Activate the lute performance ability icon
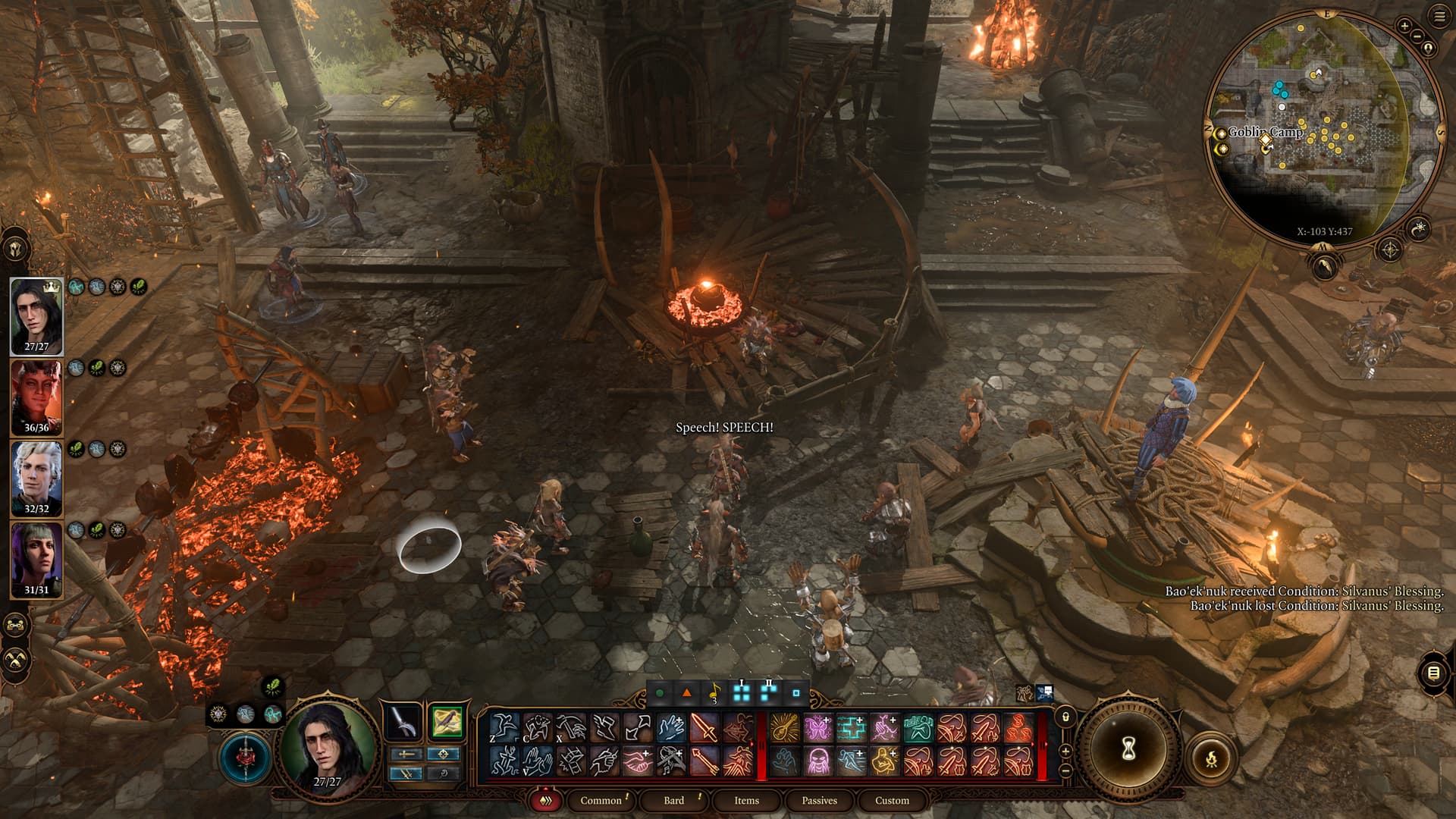1456x819 pixels. pyautogui.click(x=784, y=728)
